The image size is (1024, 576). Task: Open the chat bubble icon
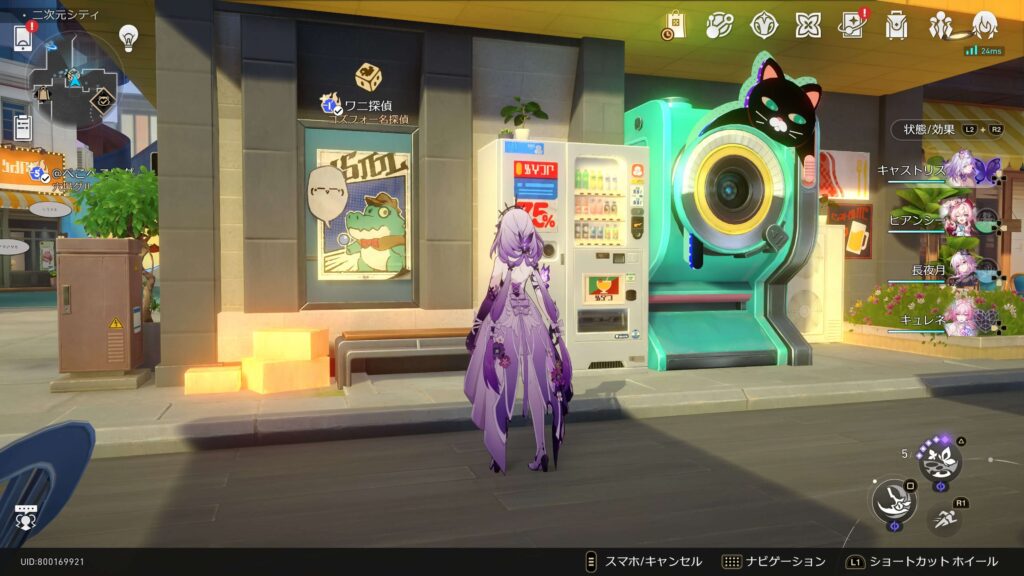26,516
